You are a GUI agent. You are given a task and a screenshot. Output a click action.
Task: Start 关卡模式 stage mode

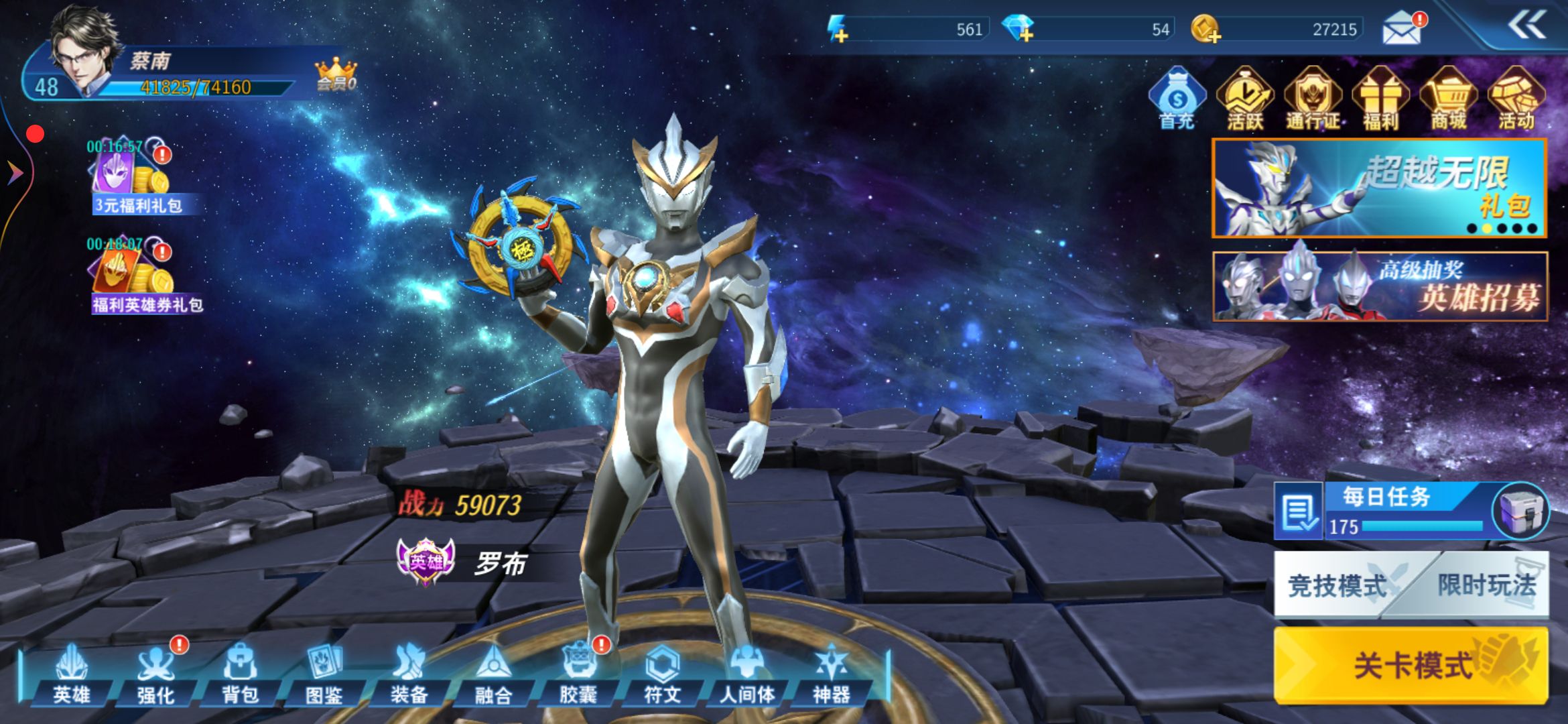(x=1411, y=665)
